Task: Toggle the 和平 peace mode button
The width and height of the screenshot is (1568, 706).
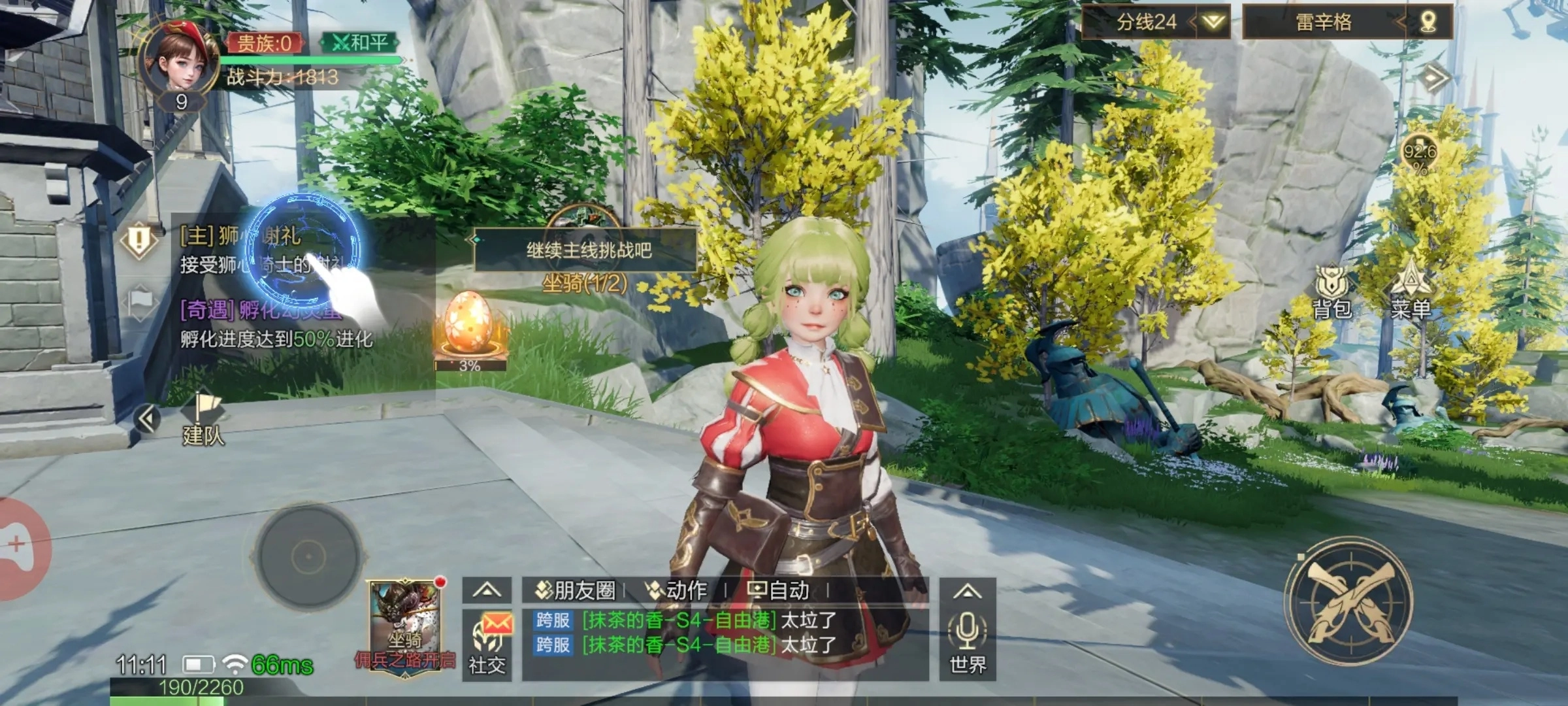Action: pos(359,43)
